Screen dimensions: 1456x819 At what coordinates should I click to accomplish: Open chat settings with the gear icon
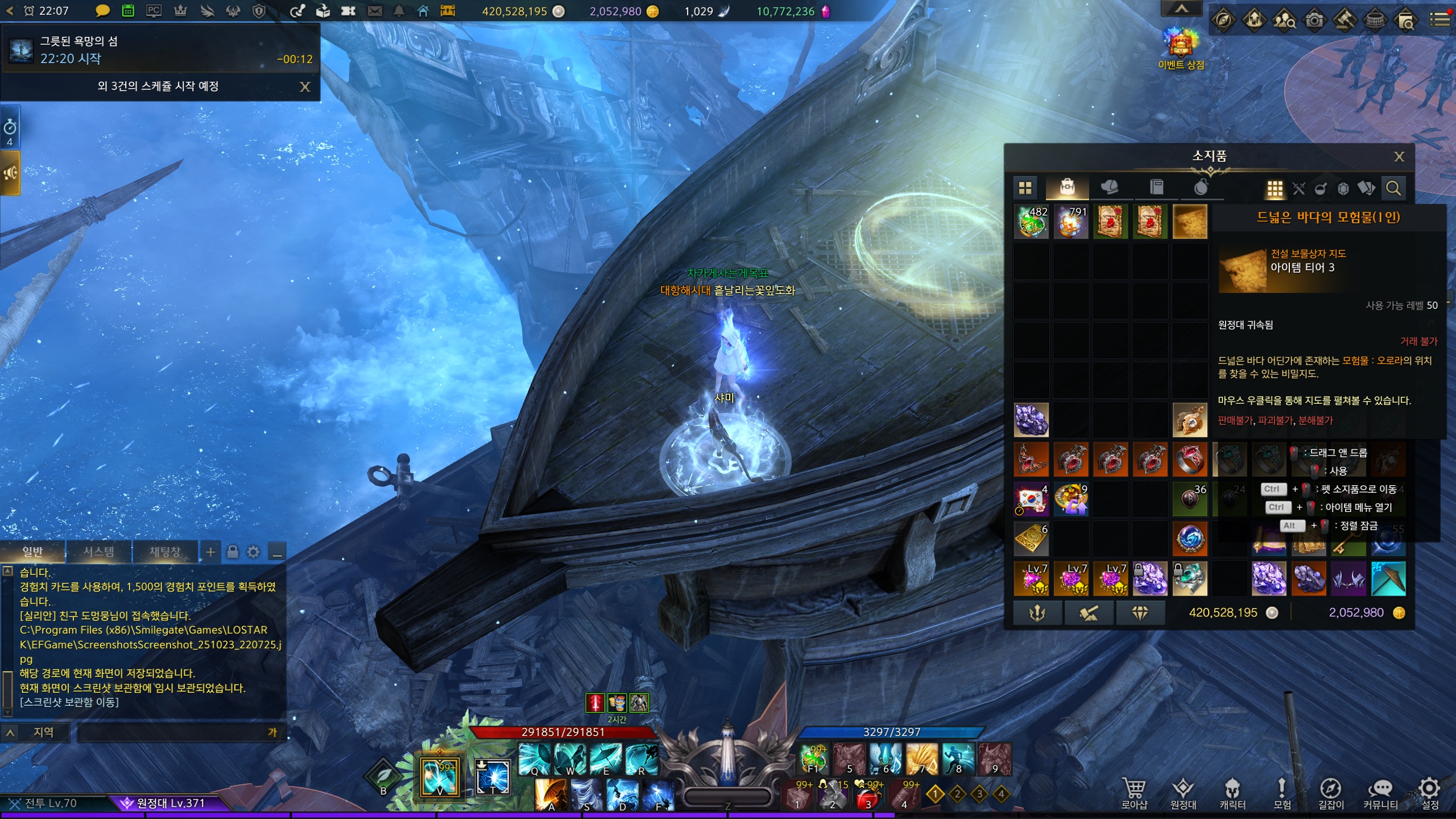[x=254, y=552]
